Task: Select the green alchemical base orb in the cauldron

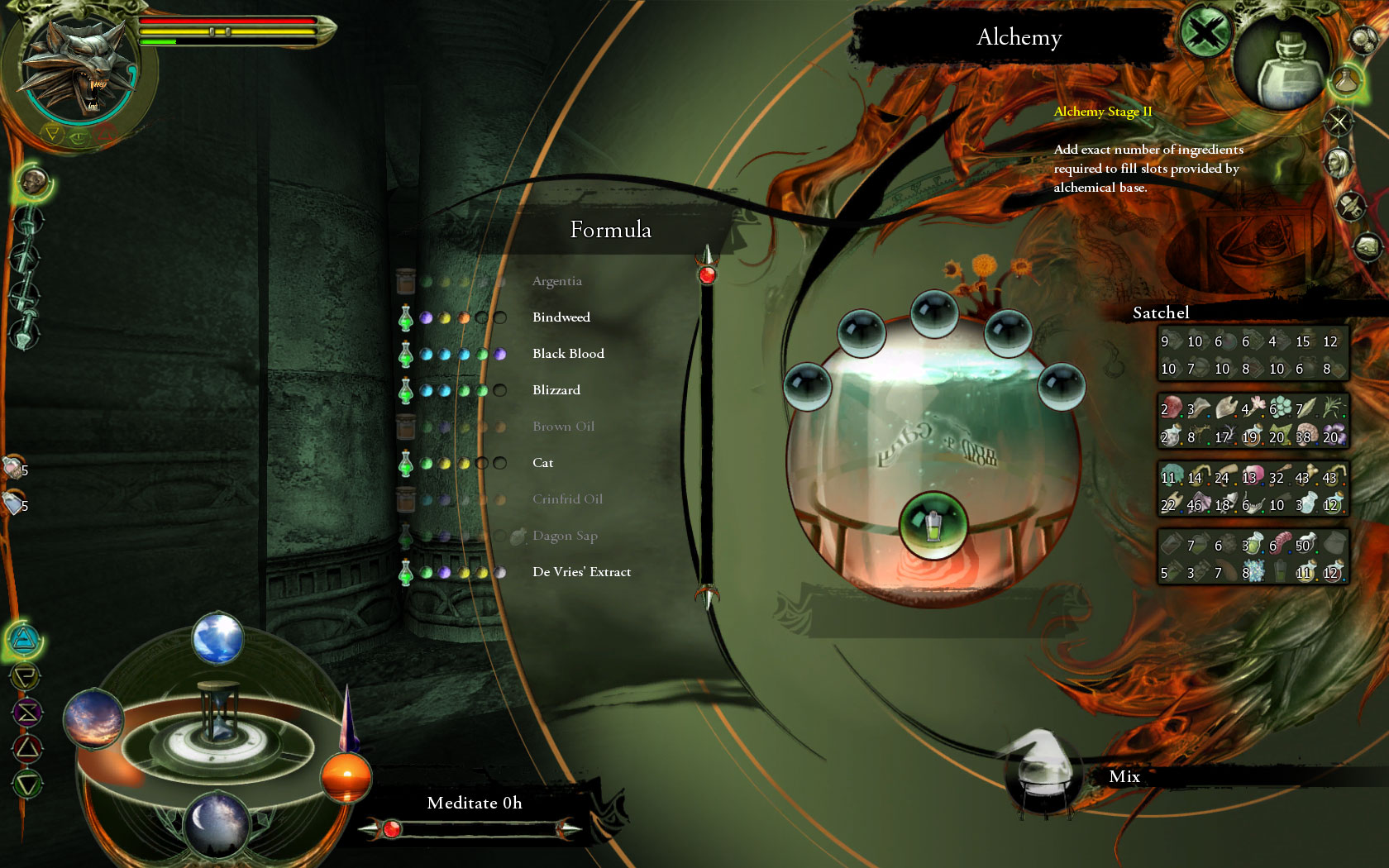Action: (x=933, y=523)
